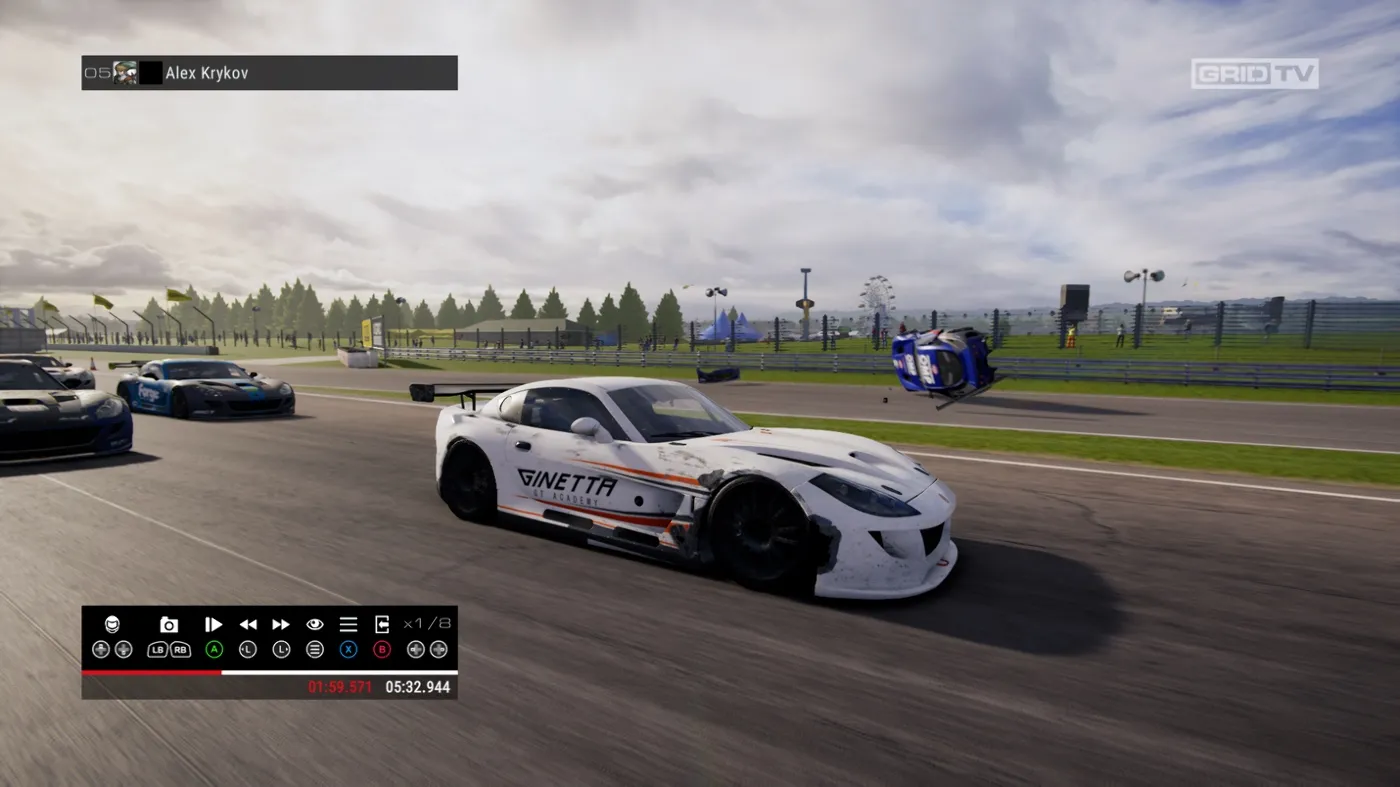
Task: Exit the replay with the door icon
Action: [x=382, y=625]
